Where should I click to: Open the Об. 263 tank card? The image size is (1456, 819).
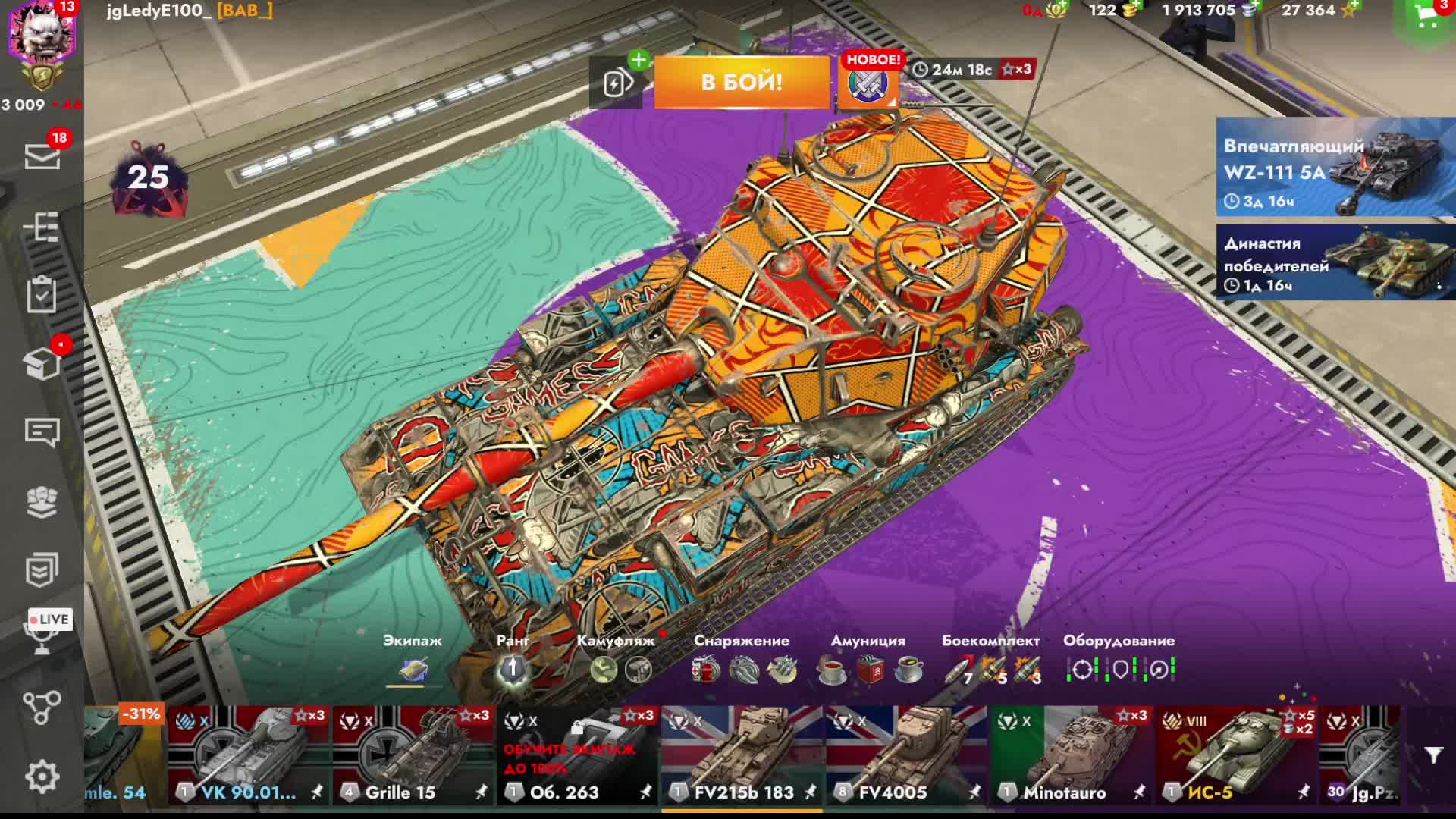[x=578, y=755]
